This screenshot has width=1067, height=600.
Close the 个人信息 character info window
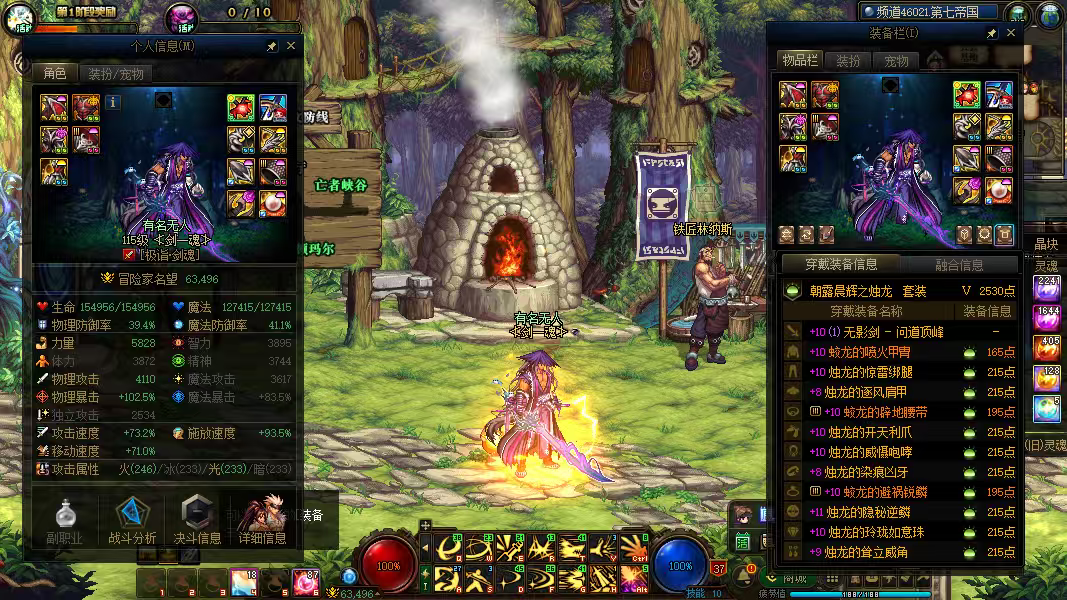point(291,46)
